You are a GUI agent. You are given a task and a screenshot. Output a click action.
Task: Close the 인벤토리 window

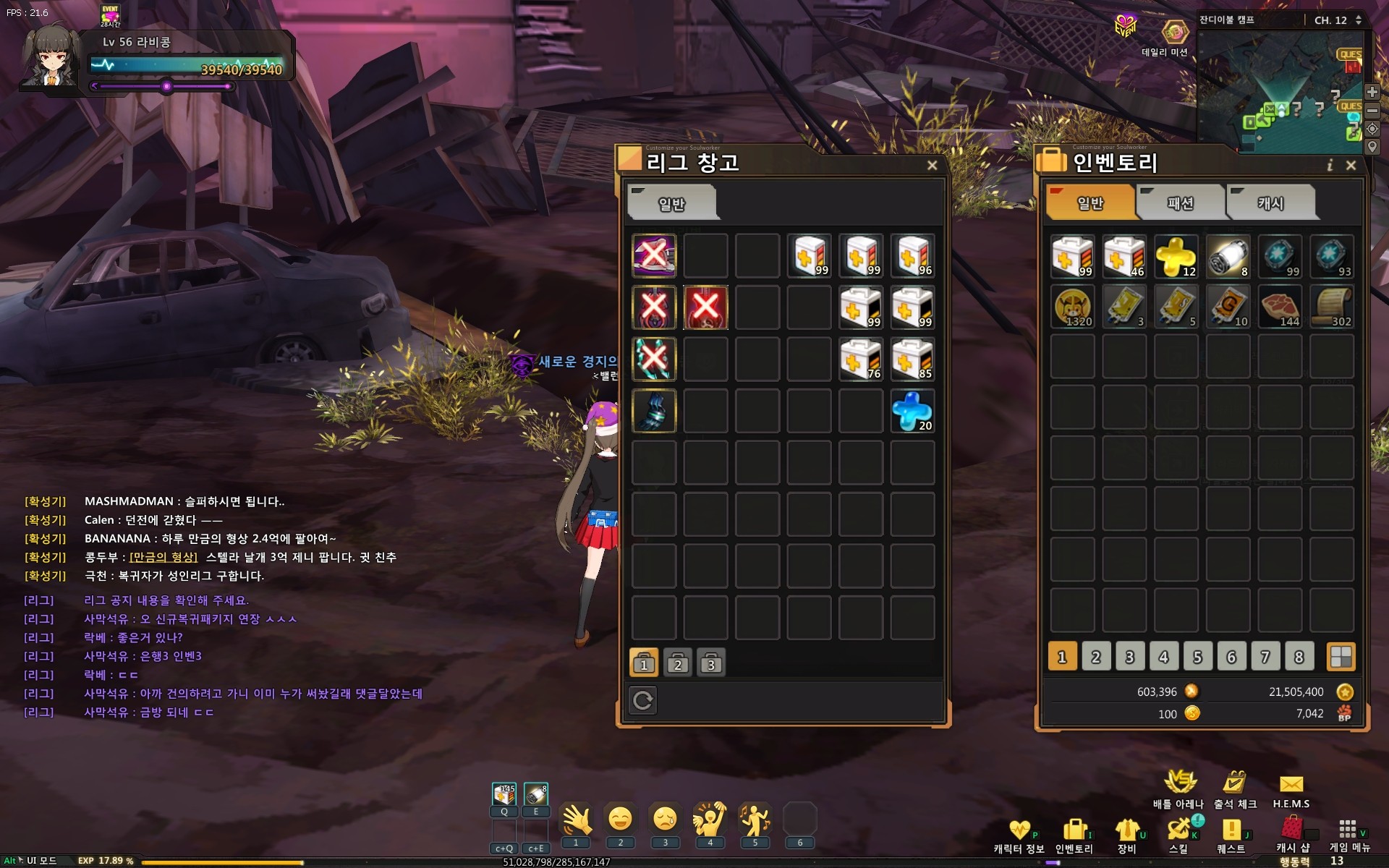(x=1351, y=166)
